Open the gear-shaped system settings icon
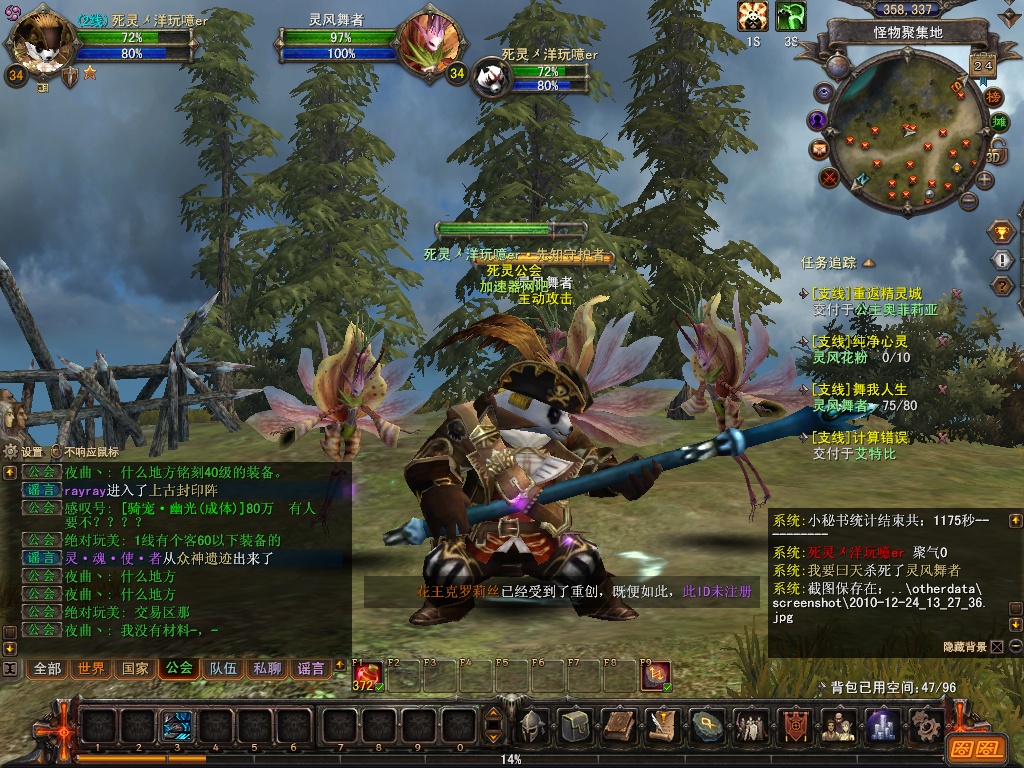This screenshot has width=1024, height=768. [x=925, y=724]
